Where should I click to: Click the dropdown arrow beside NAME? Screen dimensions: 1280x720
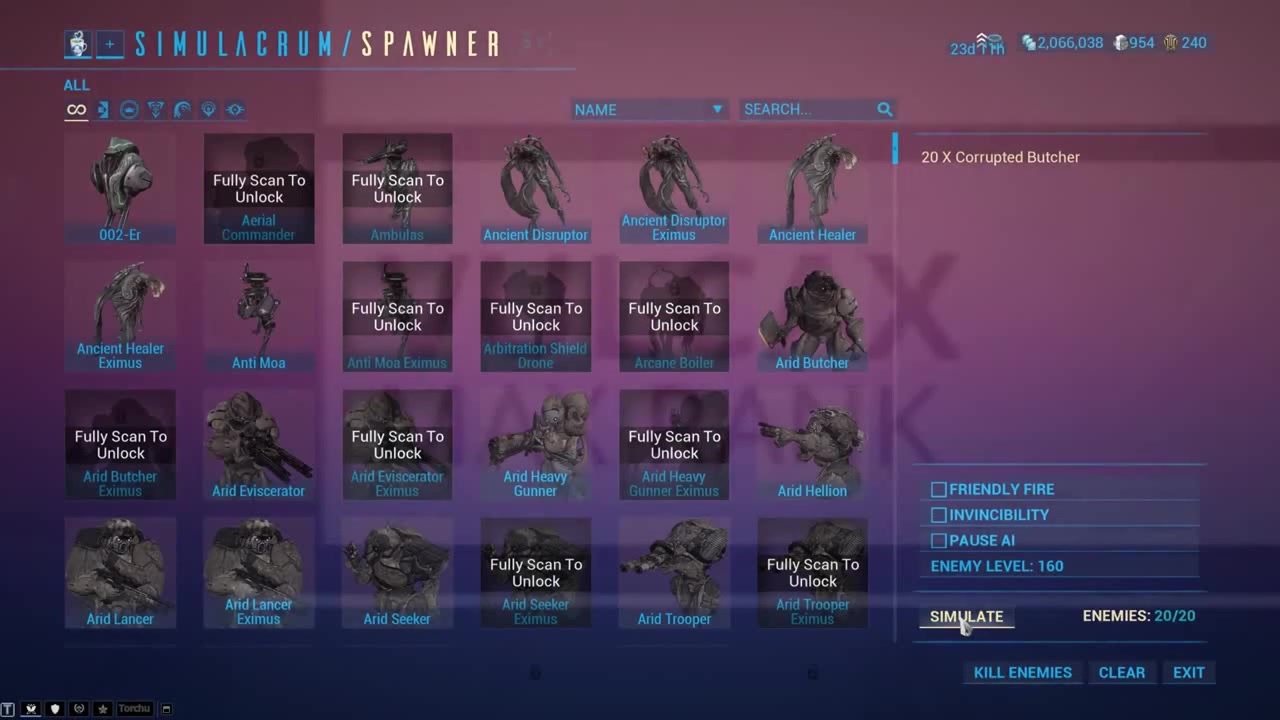(x=717, y=109)
